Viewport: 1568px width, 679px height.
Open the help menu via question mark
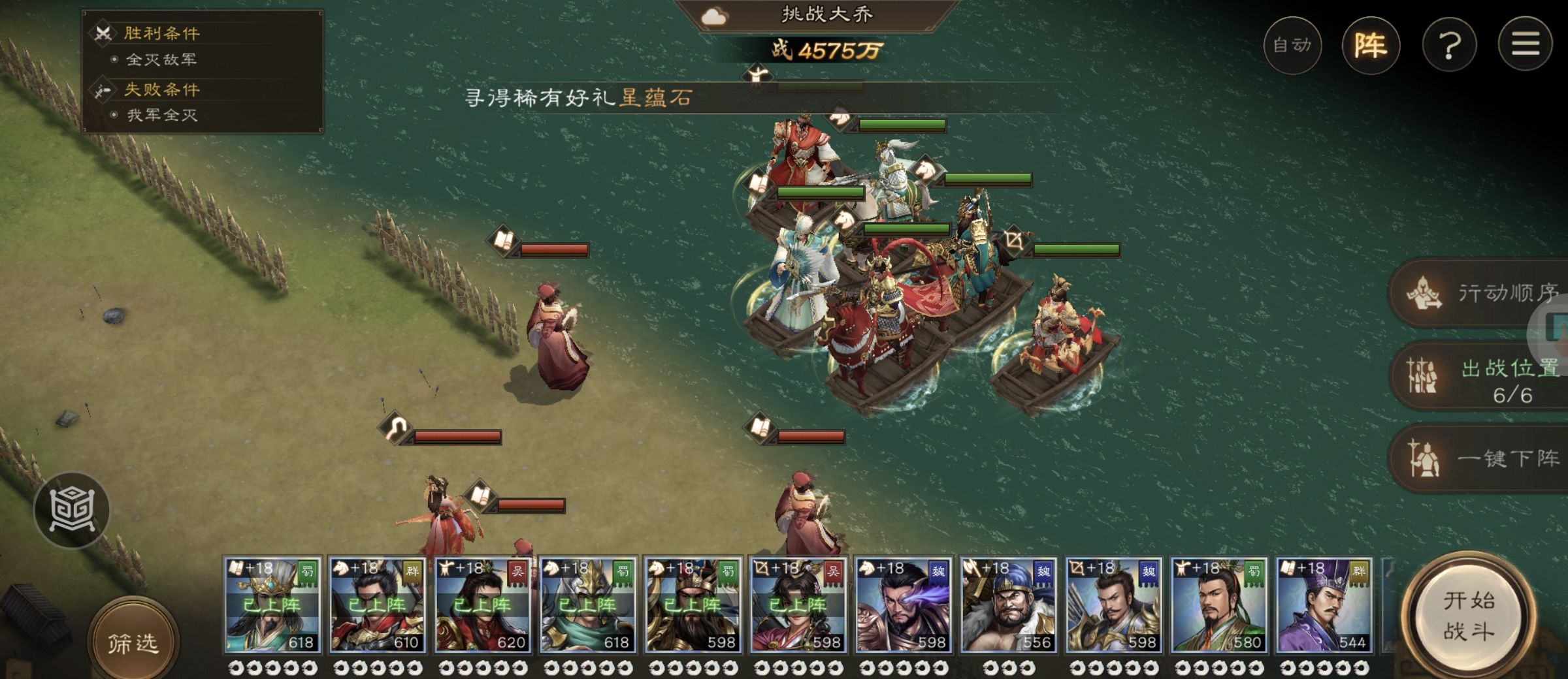pos(1450,46)
